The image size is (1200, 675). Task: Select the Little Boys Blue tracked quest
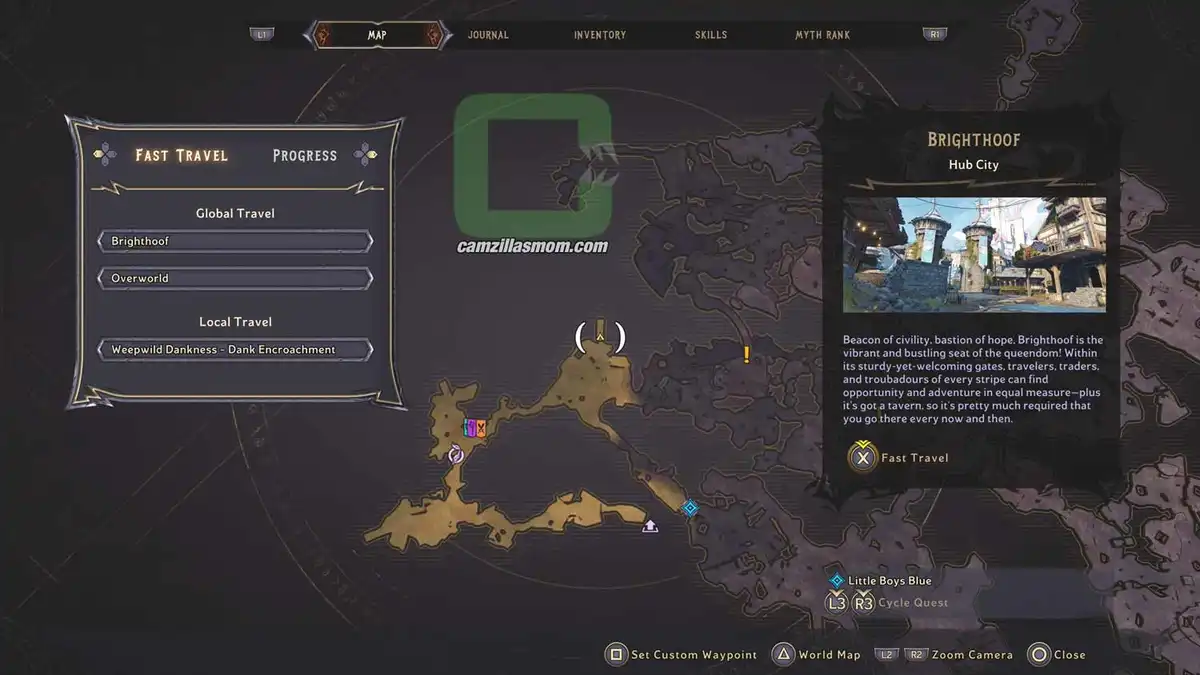(x=889, y=581)
